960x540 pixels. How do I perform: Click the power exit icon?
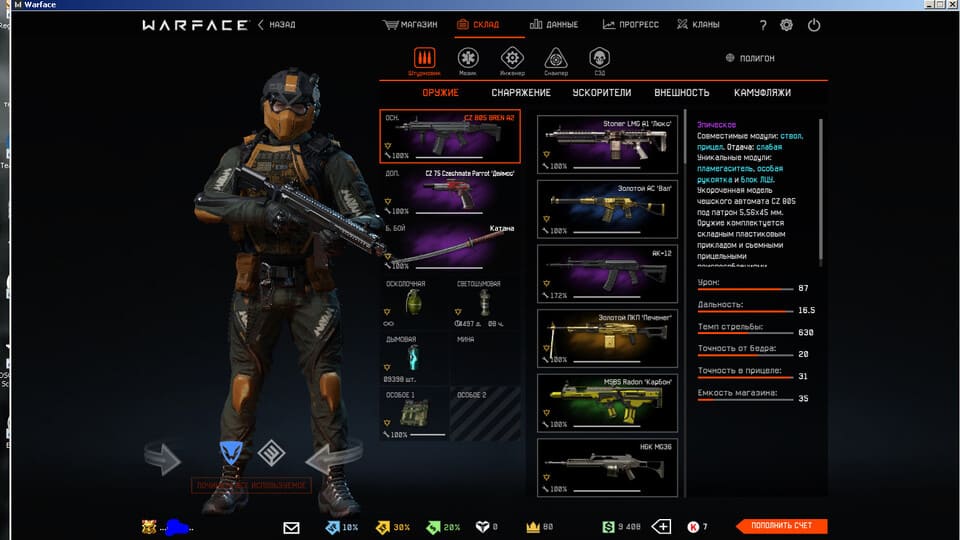(814, 25)
